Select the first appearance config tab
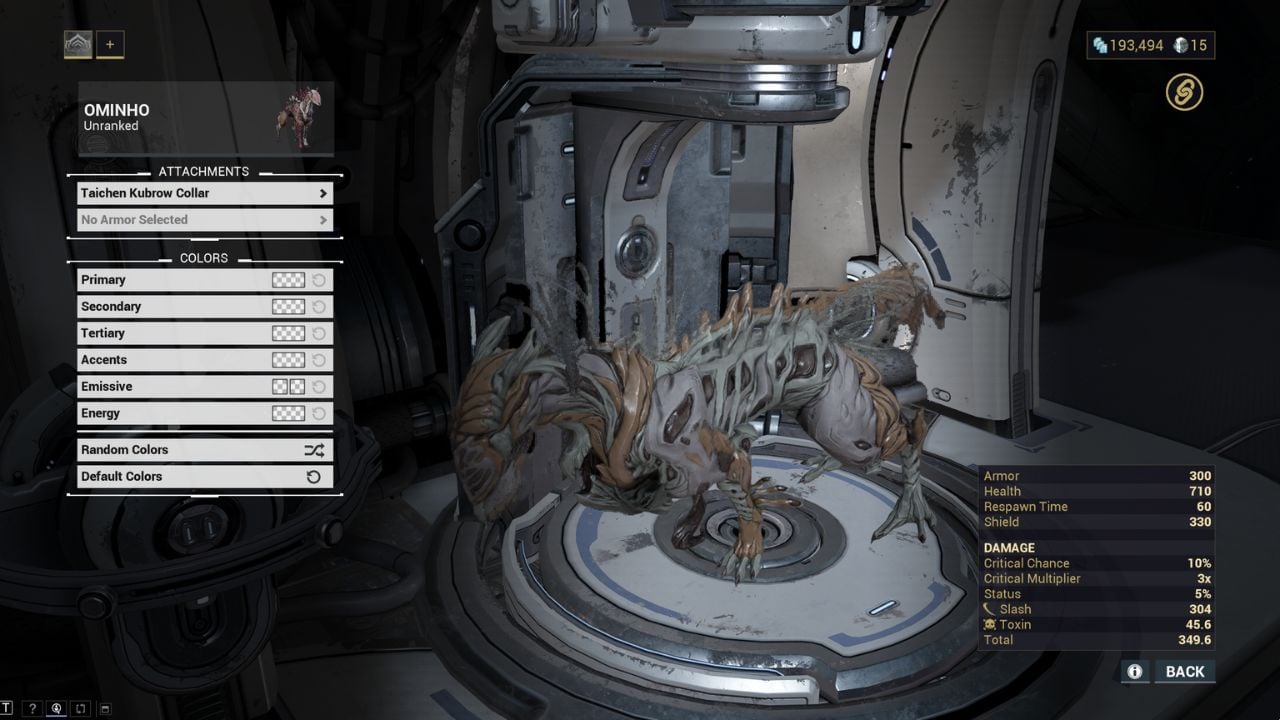This screenshot has width=1280, height=720. click(78, 44)
